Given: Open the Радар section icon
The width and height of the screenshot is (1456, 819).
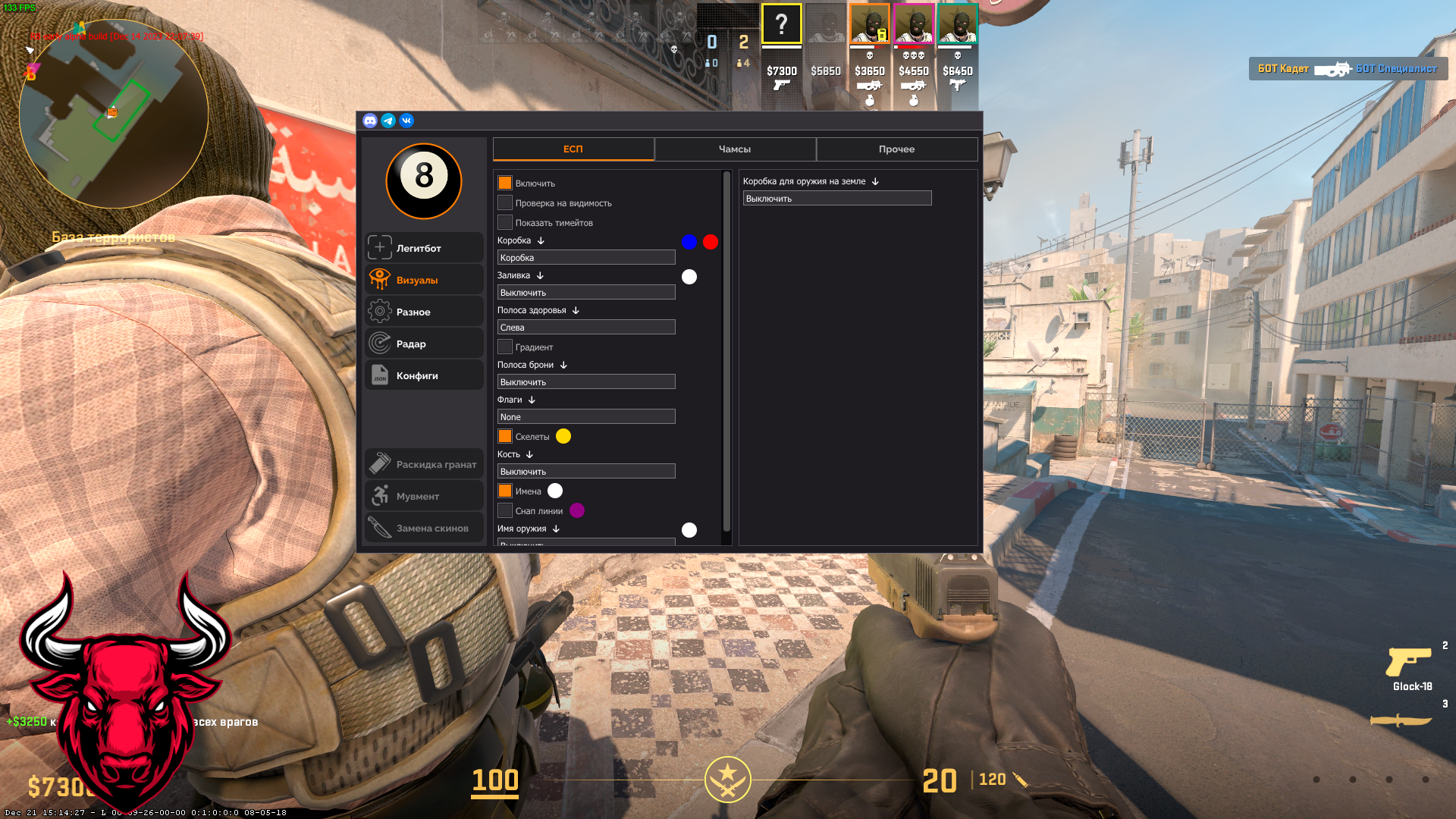Looking at the screenshot, I should pos(379,343).
